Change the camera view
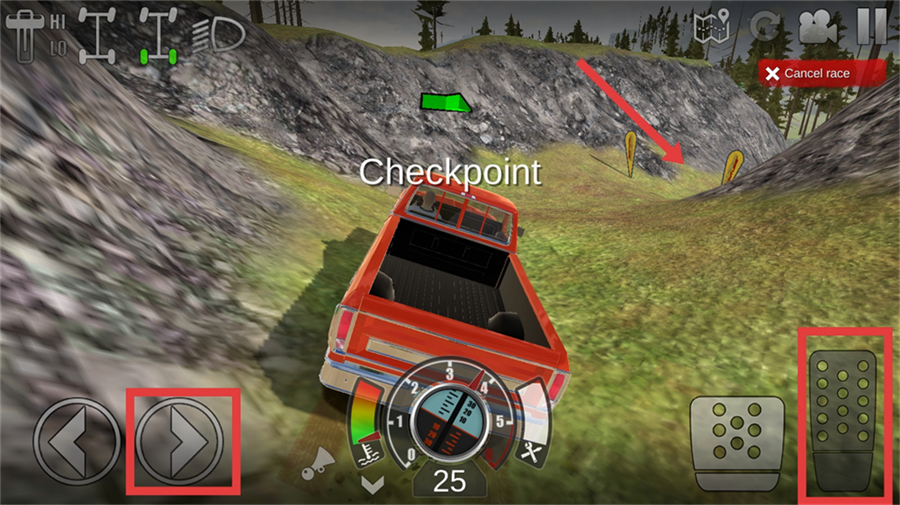 (817, 27)
